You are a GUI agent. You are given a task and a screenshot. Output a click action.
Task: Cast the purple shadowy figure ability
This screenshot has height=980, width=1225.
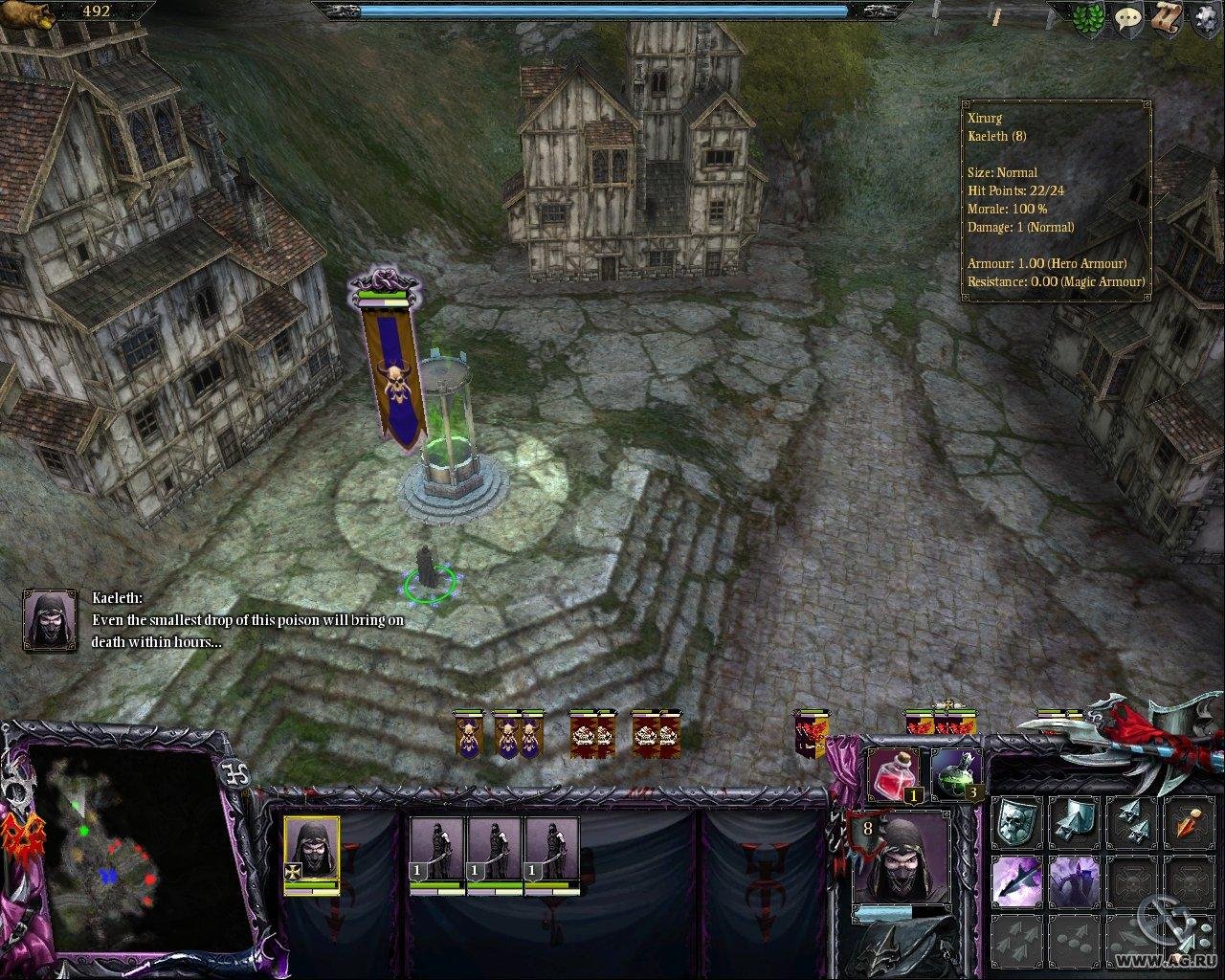click(x=1074, y=880)
